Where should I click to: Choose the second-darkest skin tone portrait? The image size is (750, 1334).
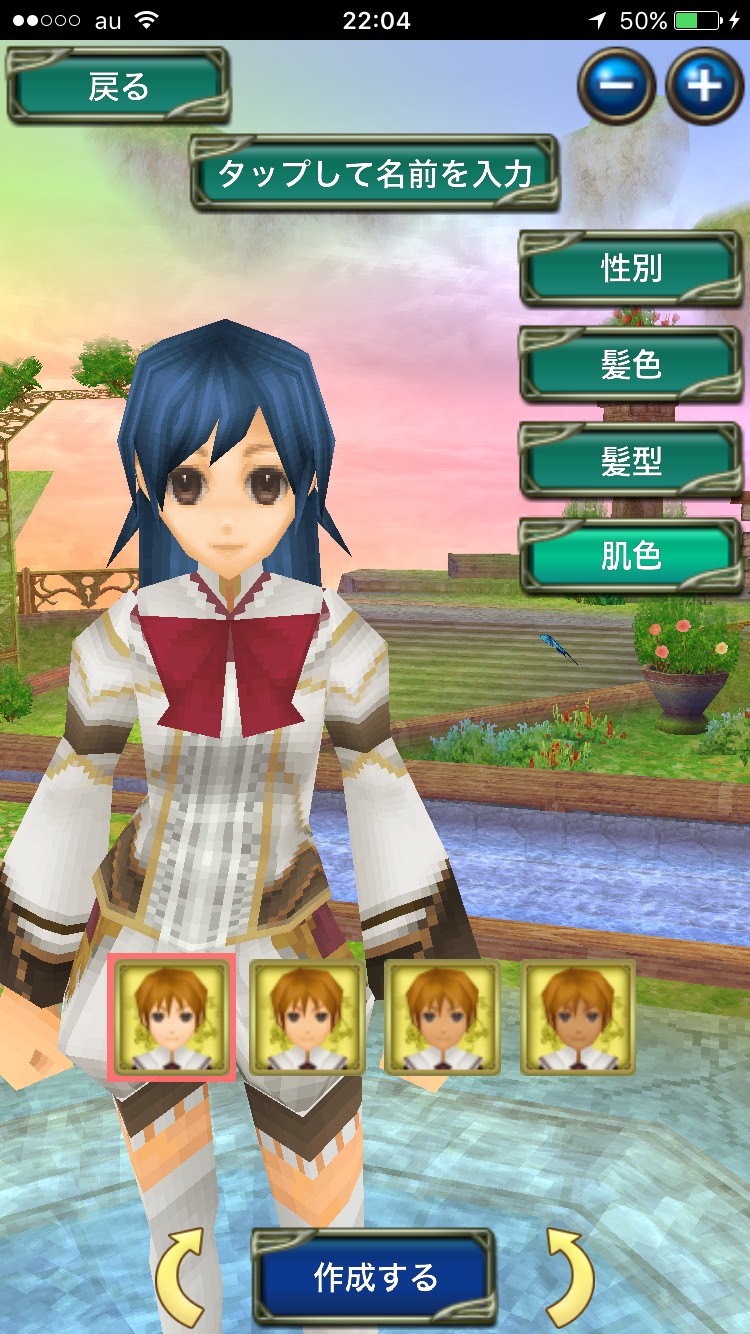point(442,1017)
